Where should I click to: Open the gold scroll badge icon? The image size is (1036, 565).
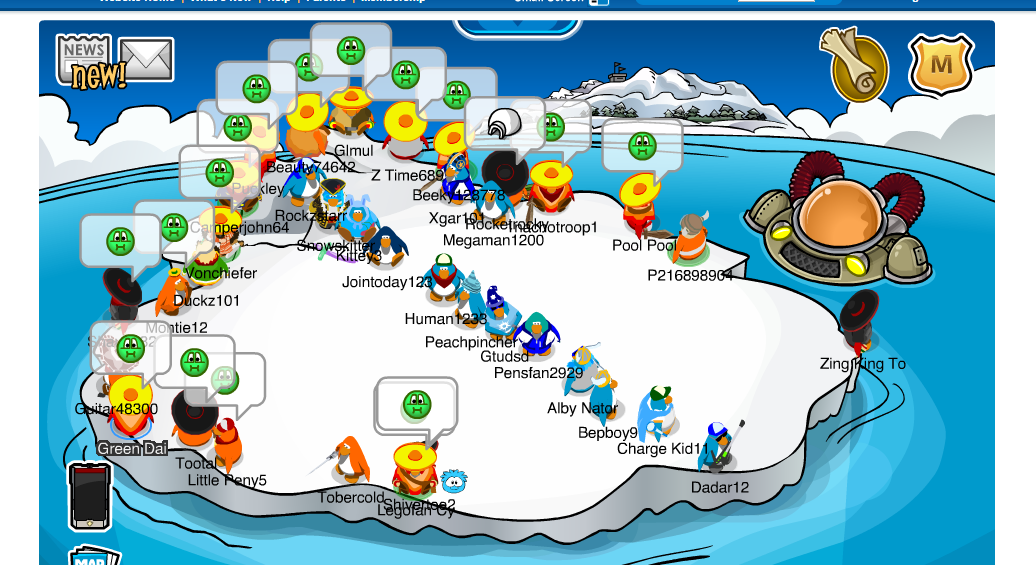(x=853, y=64)
